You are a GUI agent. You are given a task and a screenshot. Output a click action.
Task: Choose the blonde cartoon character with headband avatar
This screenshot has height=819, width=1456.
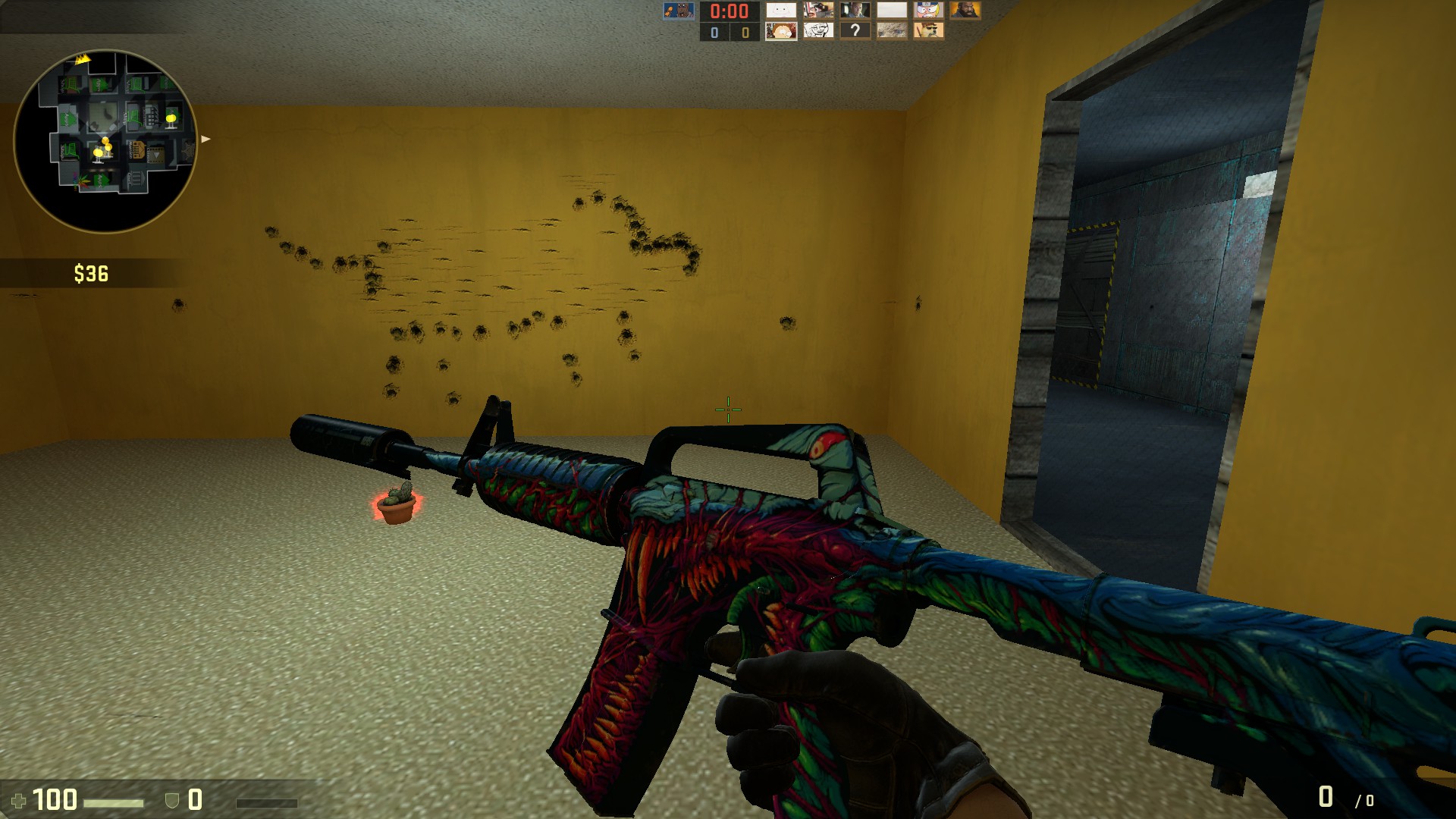(x=928, y=11)
